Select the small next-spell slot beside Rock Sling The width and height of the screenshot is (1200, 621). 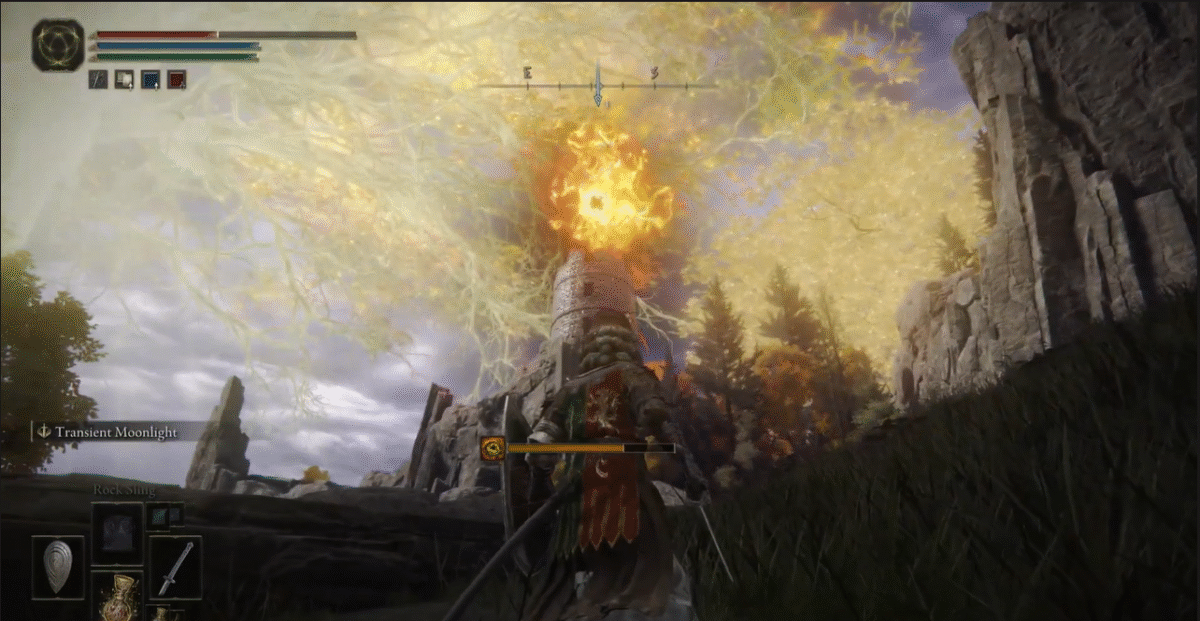pyautogui.click(x=165, y=515)
